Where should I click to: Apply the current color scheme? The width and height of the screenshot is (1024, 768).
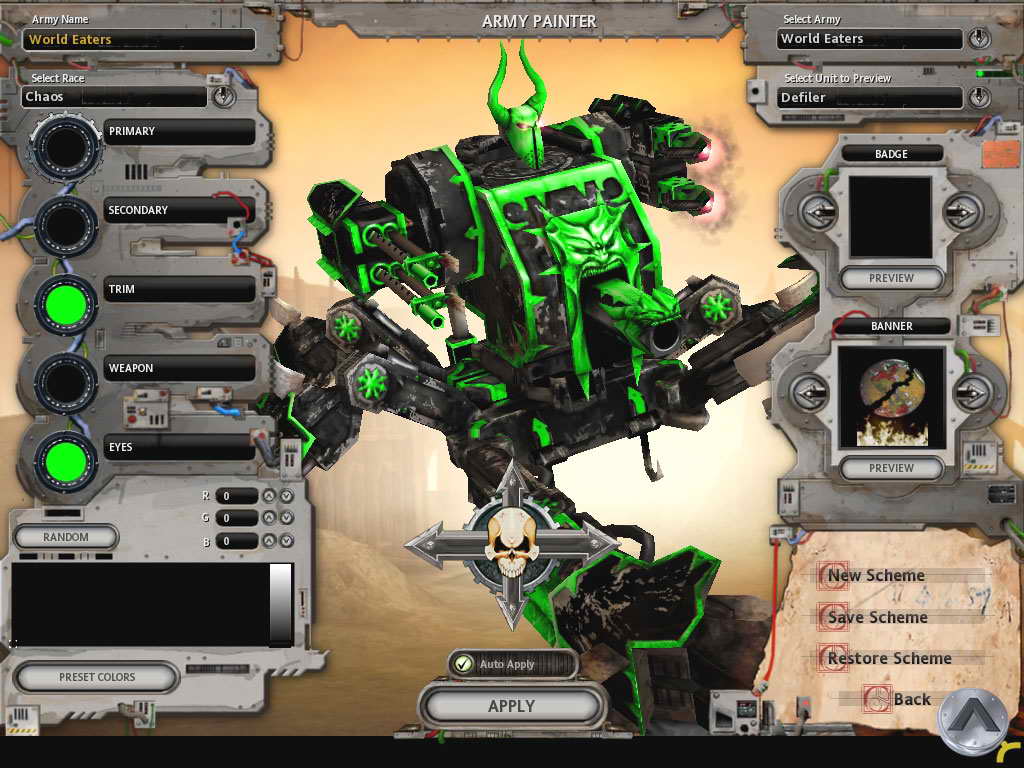pyautogui.click(x=511, y=706)
